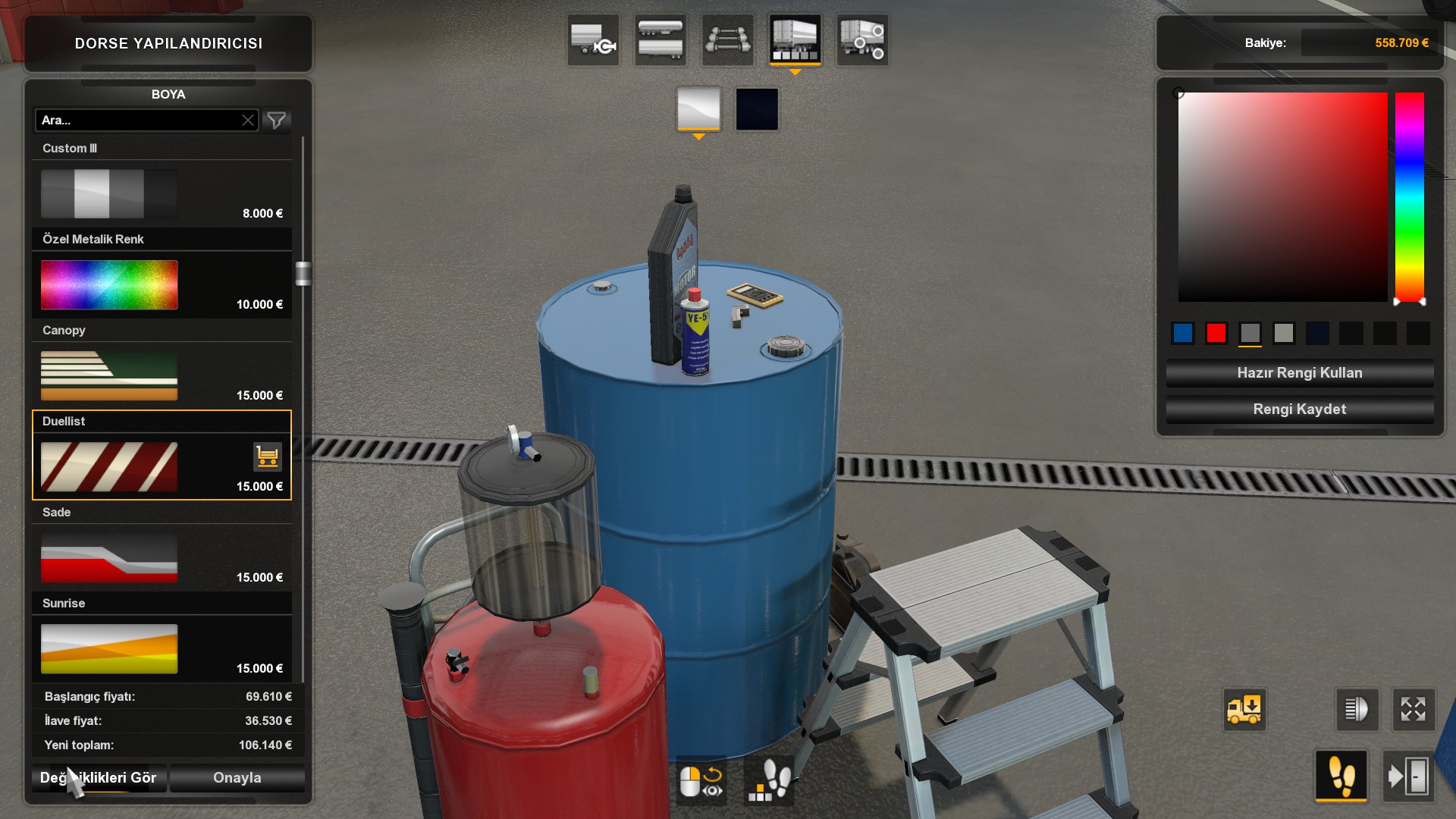Select the Duellist paint job
Viewport: 1456px width, 819px height.
pos(109,466)
